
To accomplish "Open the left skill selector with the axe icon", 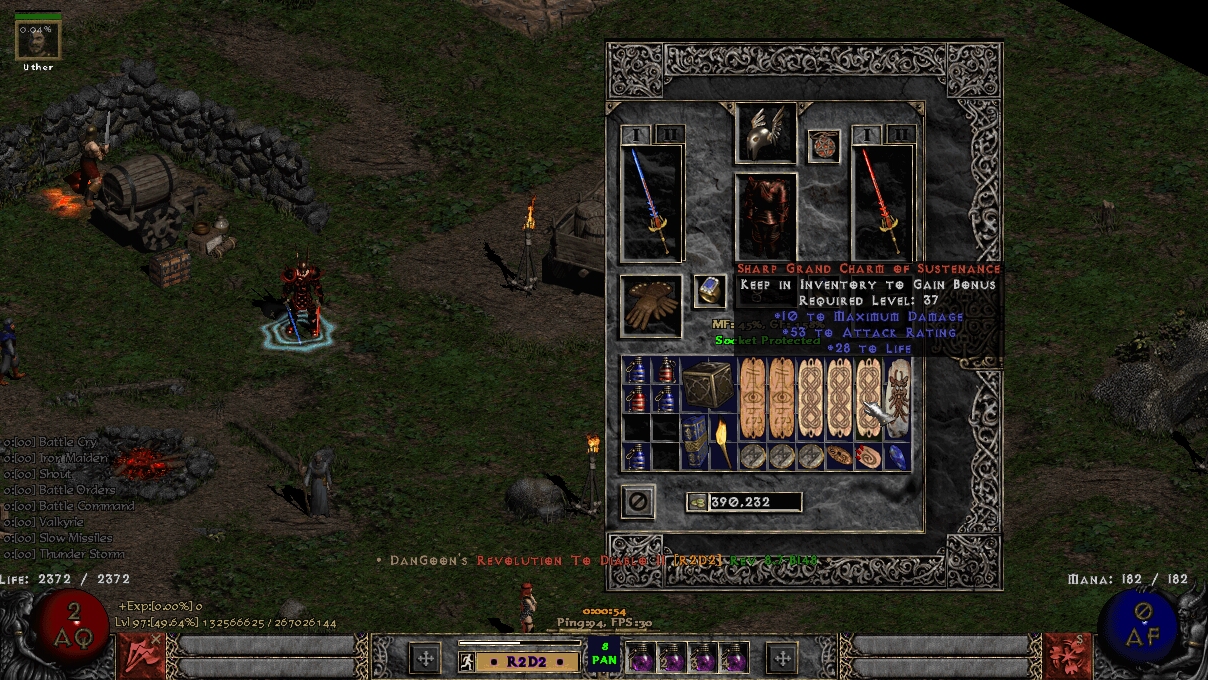I will point(141,655).
